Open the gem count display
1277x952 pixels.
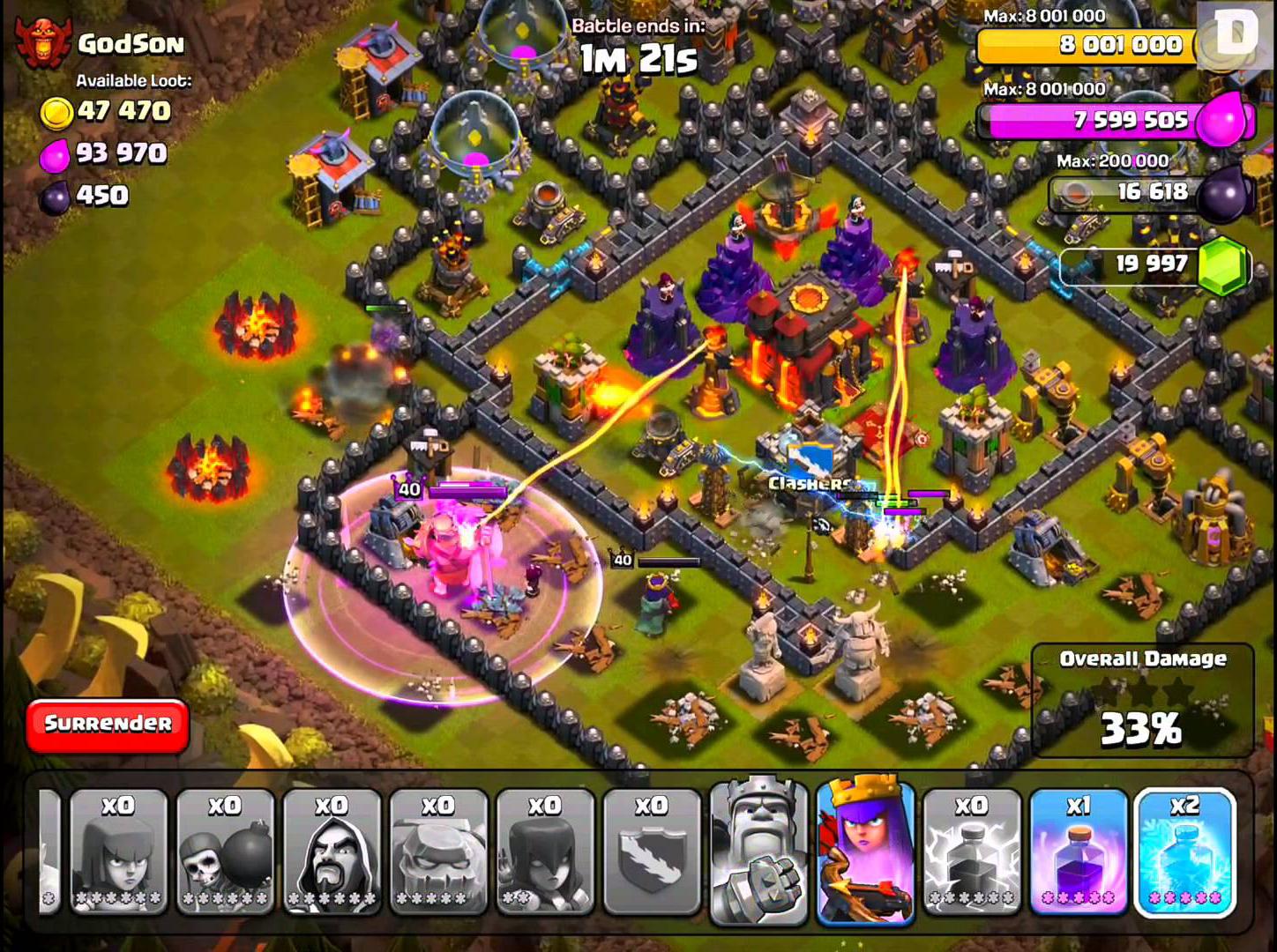pos(1146,264)
